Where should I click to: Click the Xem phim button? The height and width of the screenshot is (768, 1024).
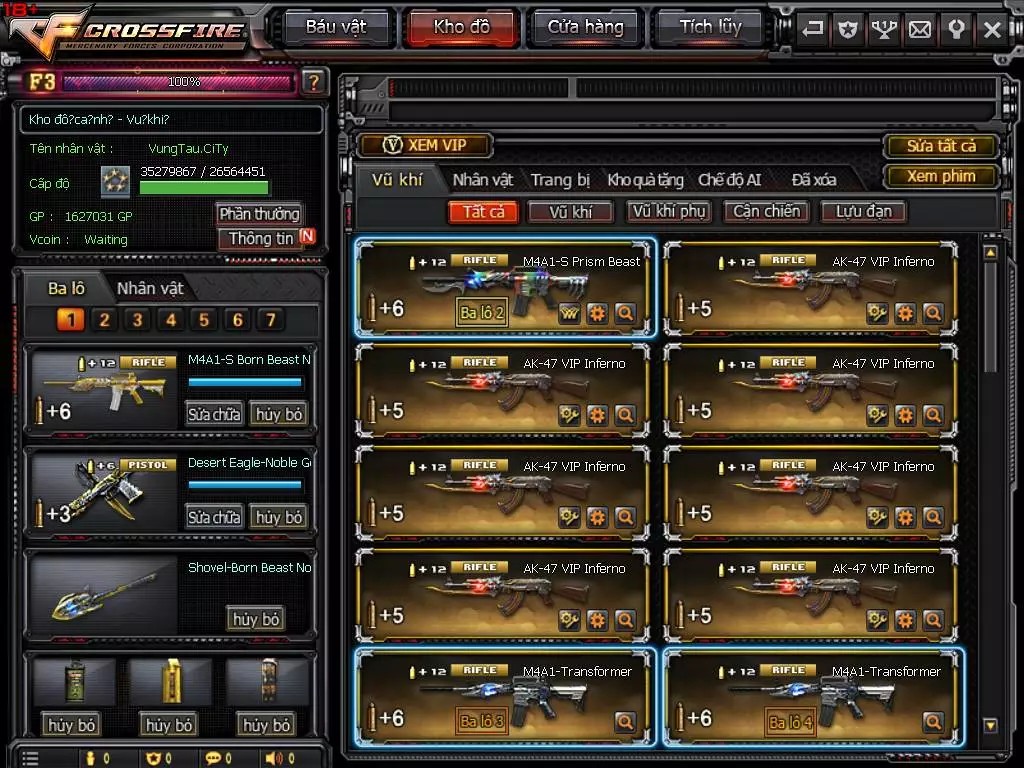pyautogui.click(x=941, y=176)
